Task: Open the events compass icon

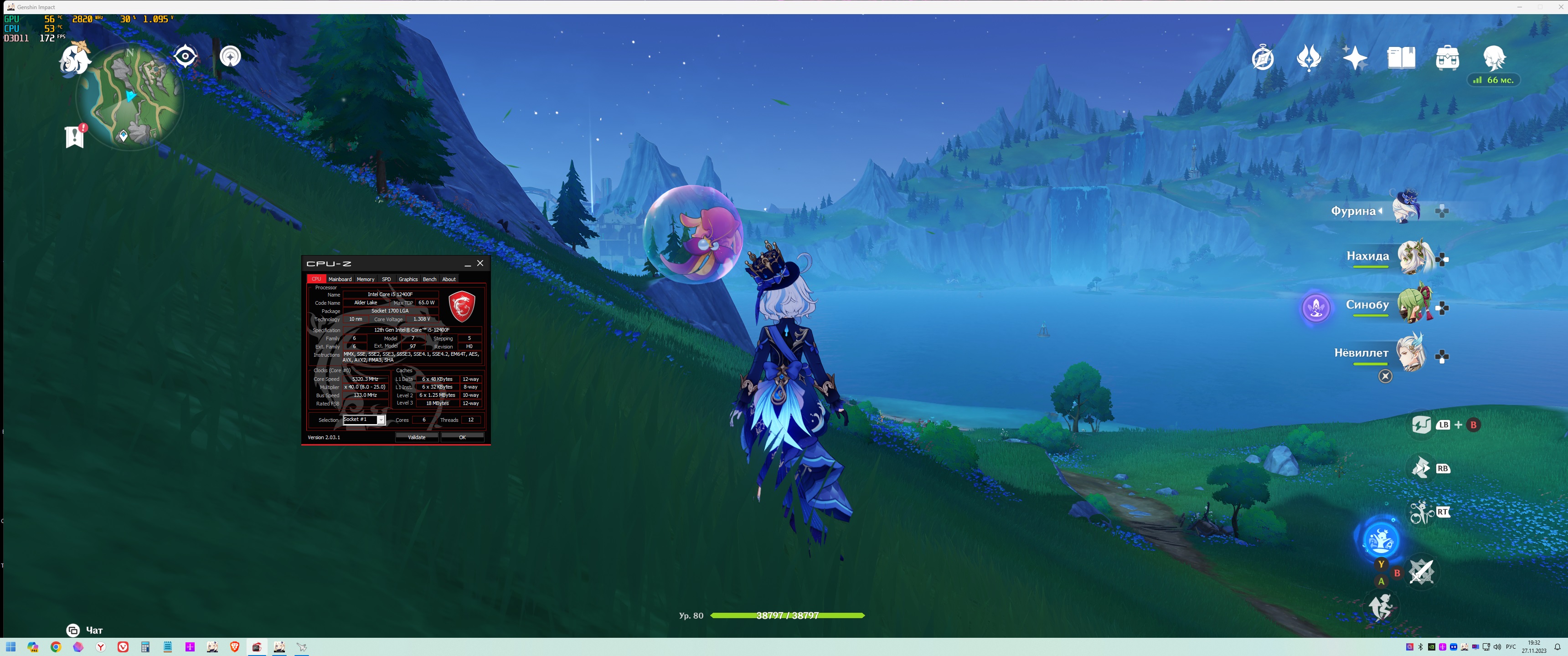Action: point(1263,58)
